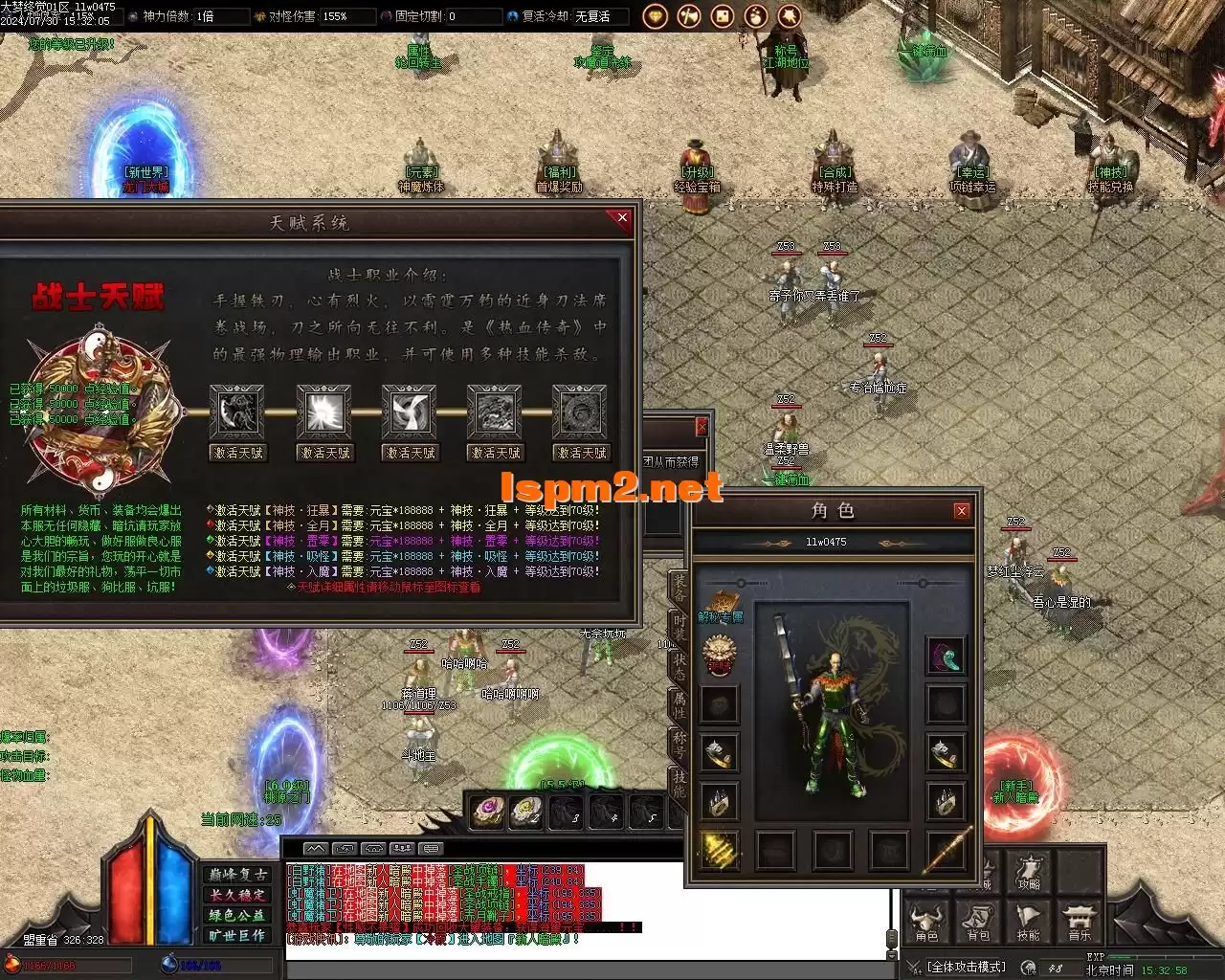Image resolution: width=1225 pixels, height=980 pixels.
Task: Toggle the 音乐 music button
Action: pyautogui.click(x=1079, y=921)
